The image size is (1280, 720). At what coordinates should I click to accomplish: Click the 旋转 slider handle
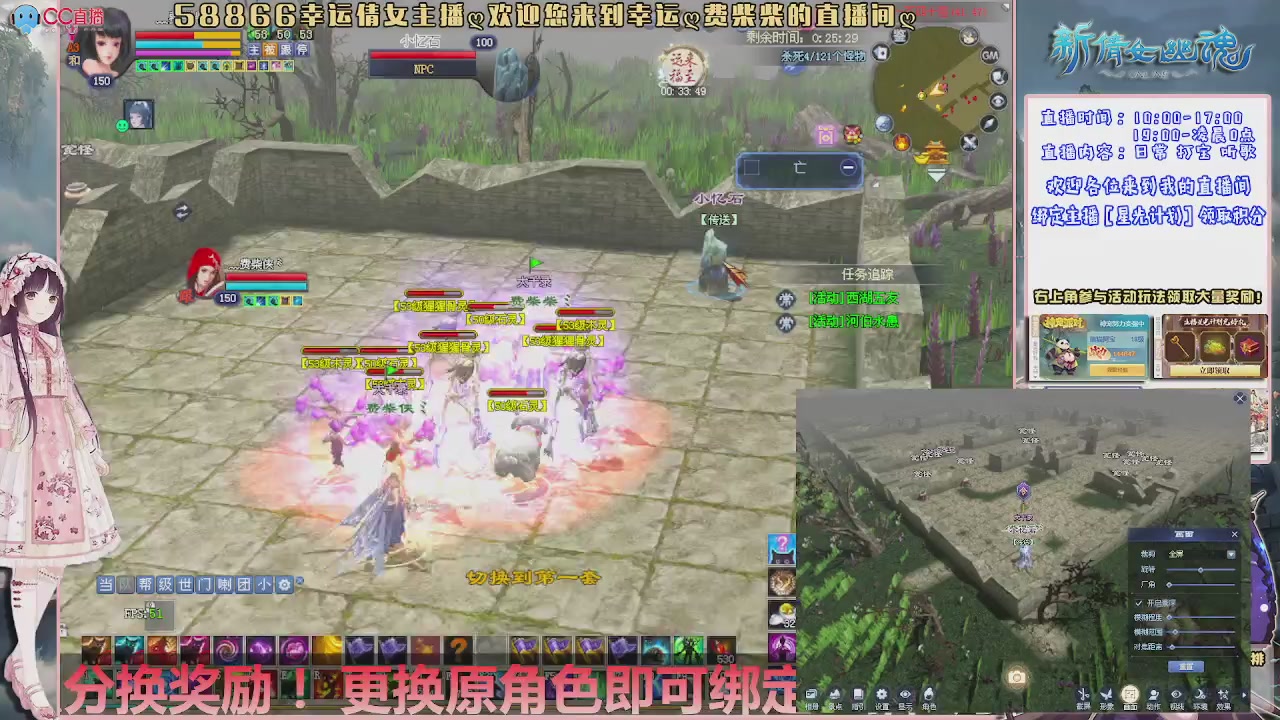1201,570
